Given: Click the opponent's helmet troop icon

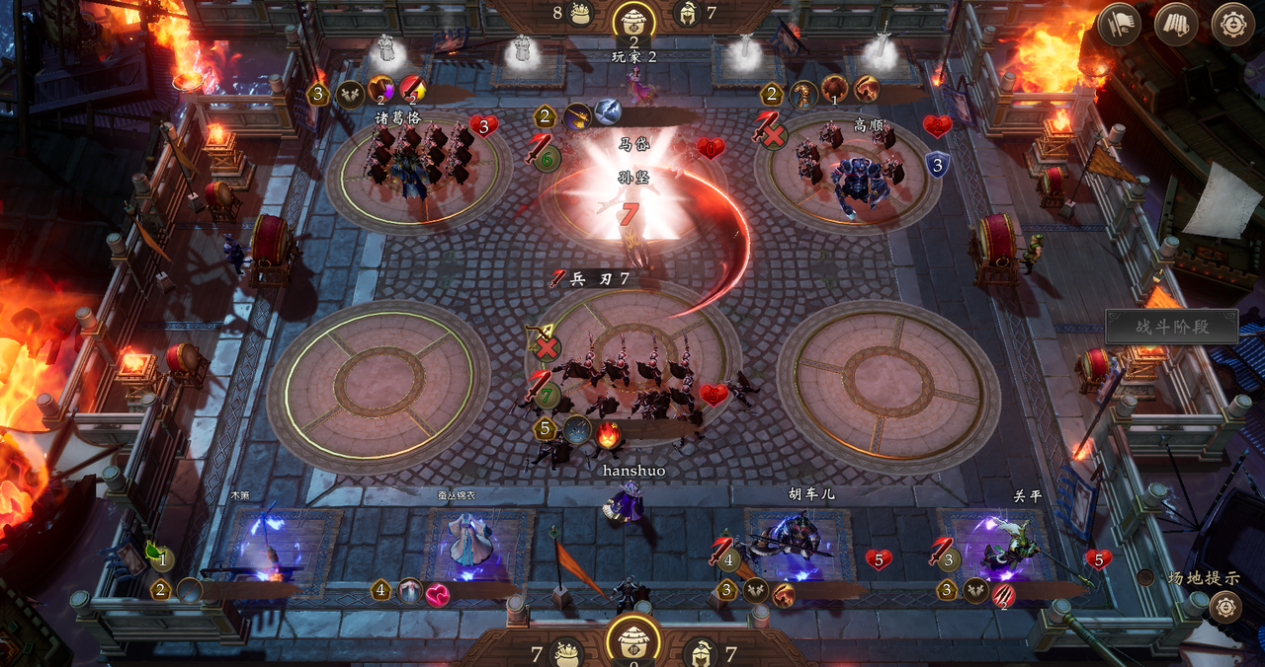Looking at the screenshot, I should pyautogui.click(x=687, y=13).
